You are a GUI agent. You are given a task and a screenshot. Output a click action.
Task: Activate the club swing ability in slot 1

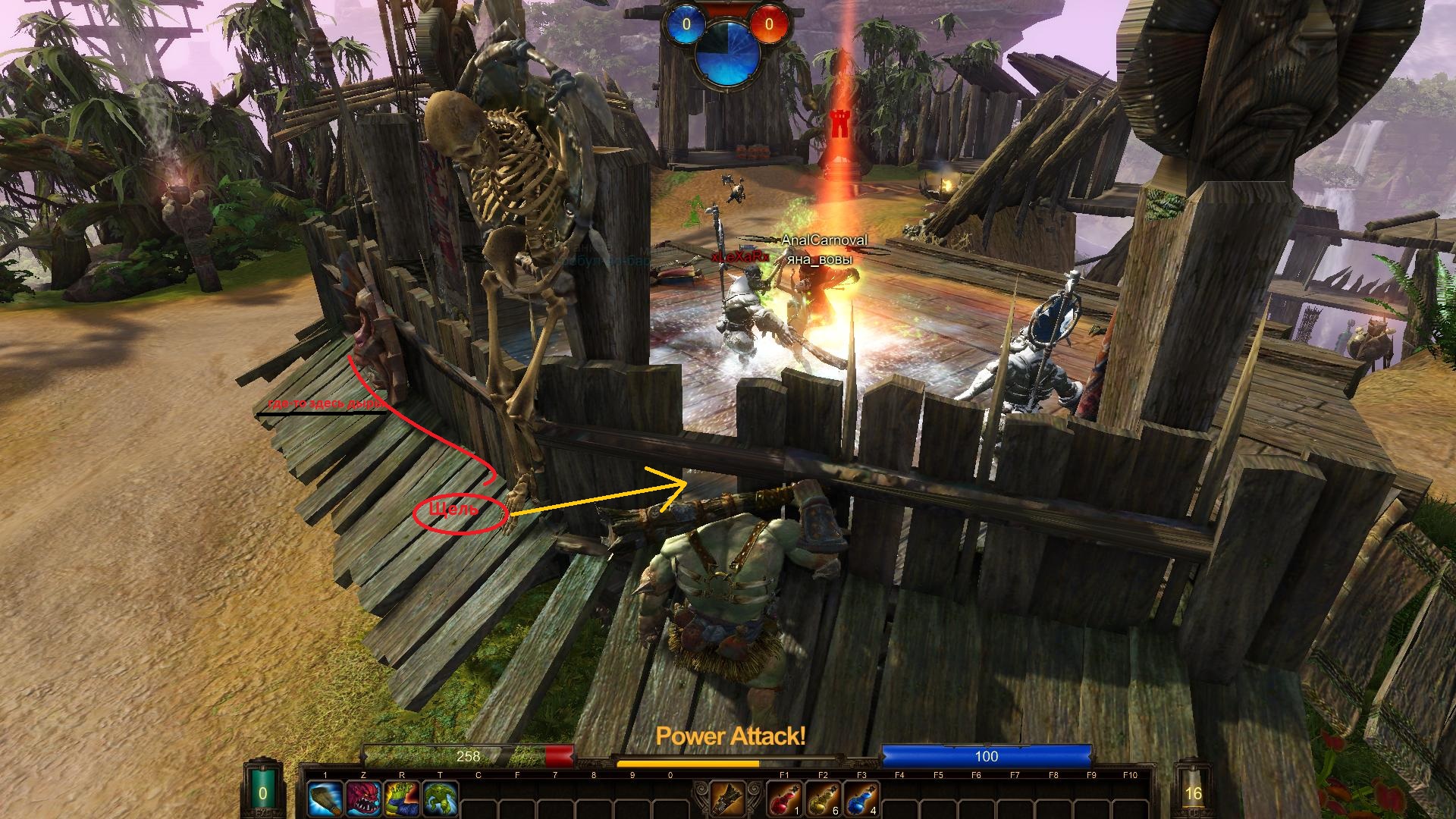pos(325,799)
